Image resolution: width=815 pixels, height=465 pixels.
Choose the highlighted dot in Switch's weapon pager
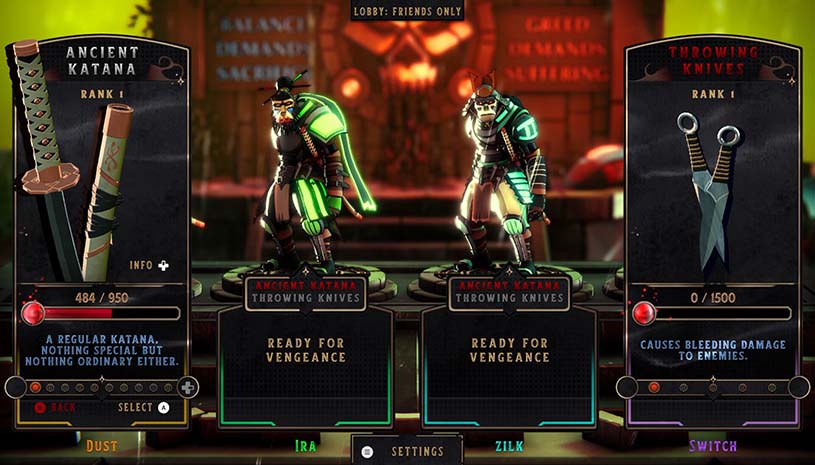654,387
